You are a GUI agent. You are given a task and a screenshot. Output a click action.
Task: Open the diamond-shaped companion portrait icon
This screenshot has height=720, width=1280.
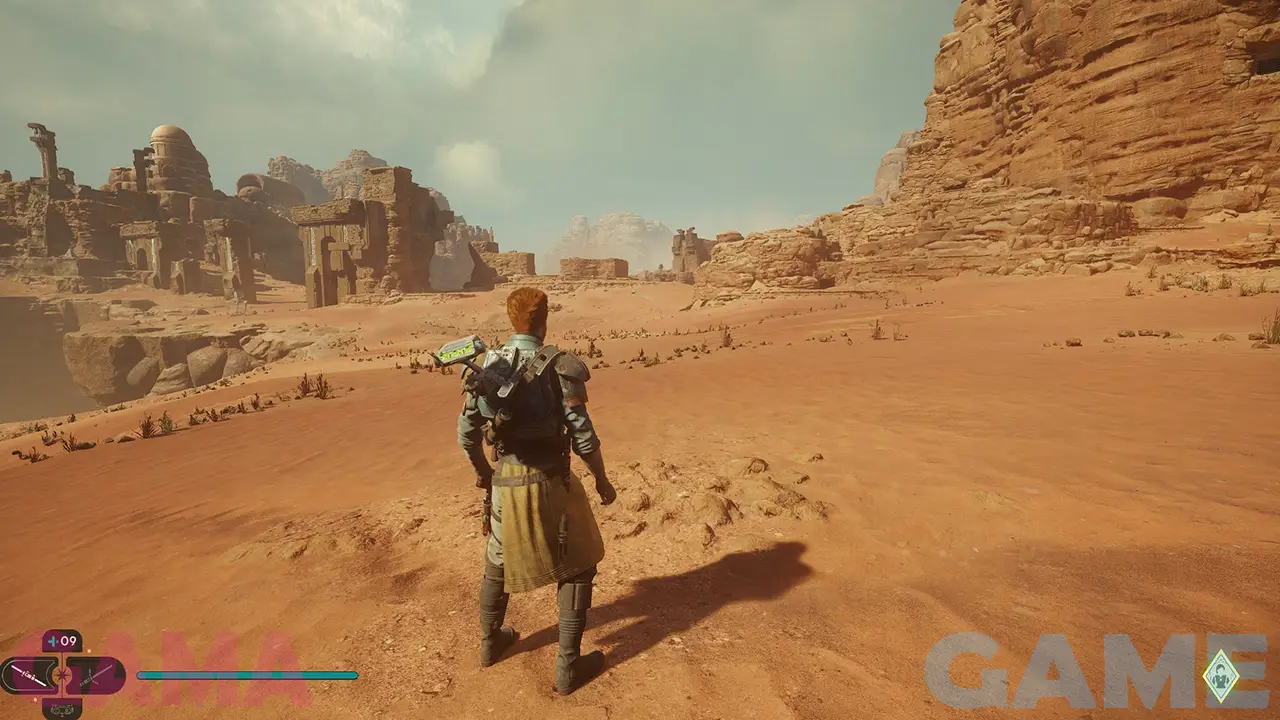coord(1220,676)
